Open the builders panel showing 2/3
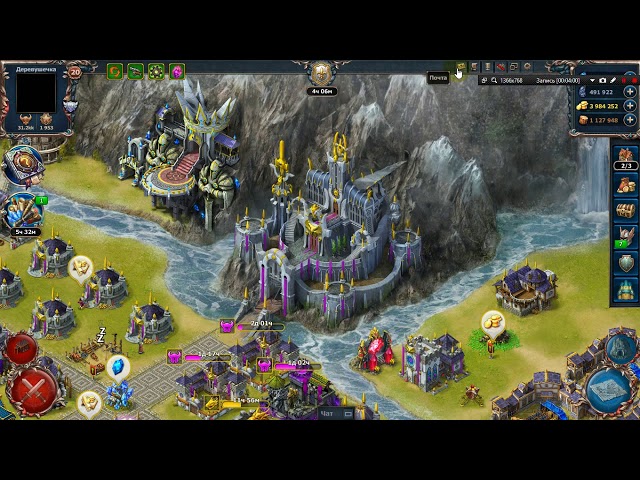The image size is (640, 480). 626,158
